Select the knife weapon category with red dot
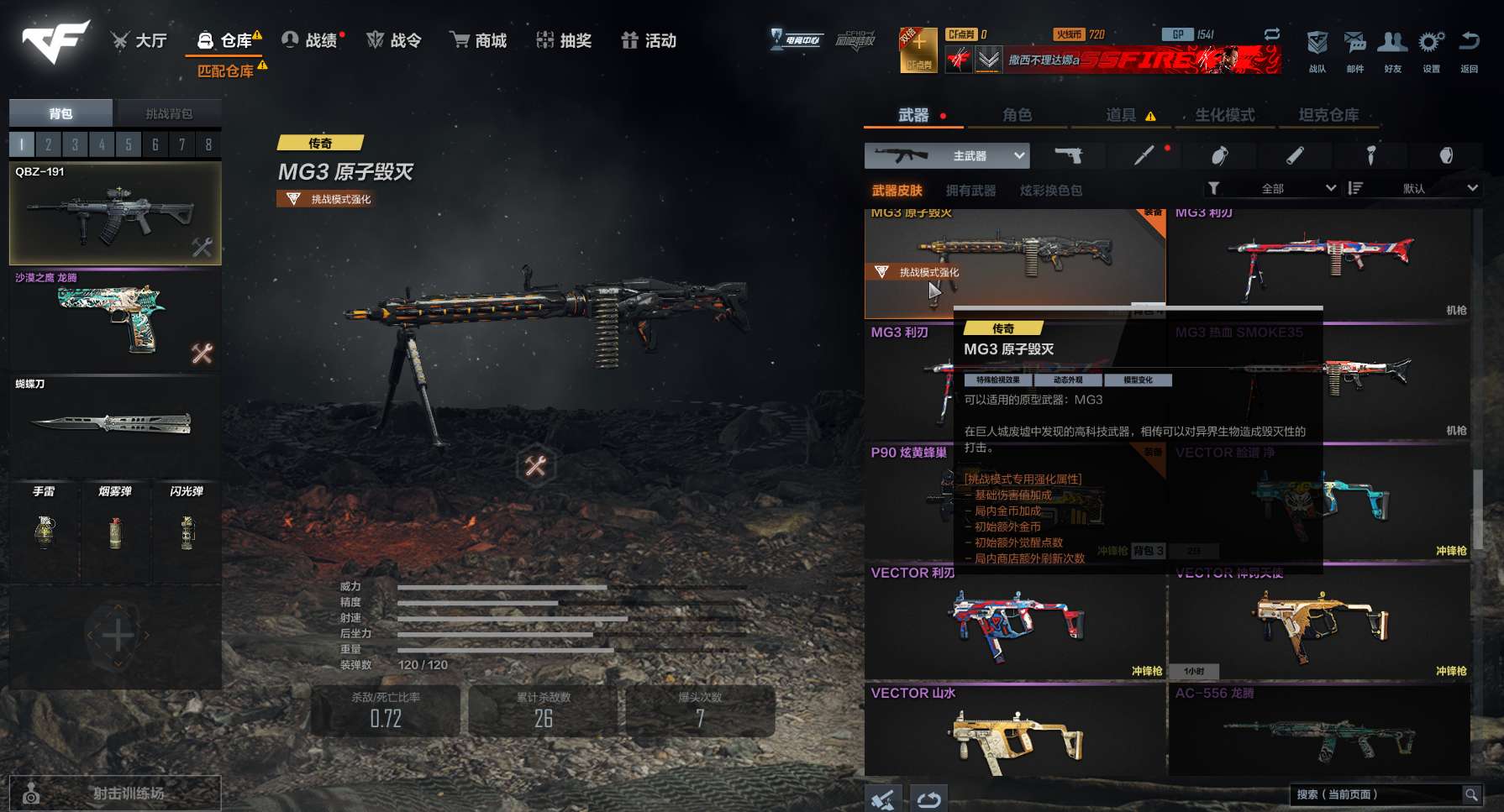1504x812 pixels. 1144,155
